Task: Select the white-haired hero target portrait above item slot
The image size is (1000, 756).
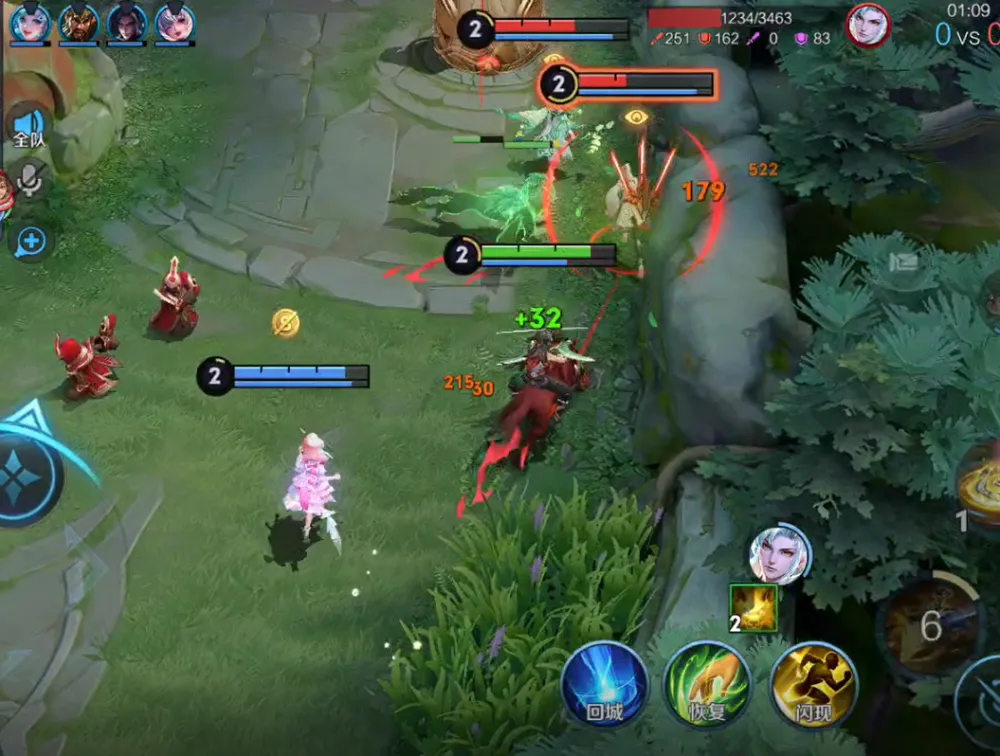Action: 780,554
